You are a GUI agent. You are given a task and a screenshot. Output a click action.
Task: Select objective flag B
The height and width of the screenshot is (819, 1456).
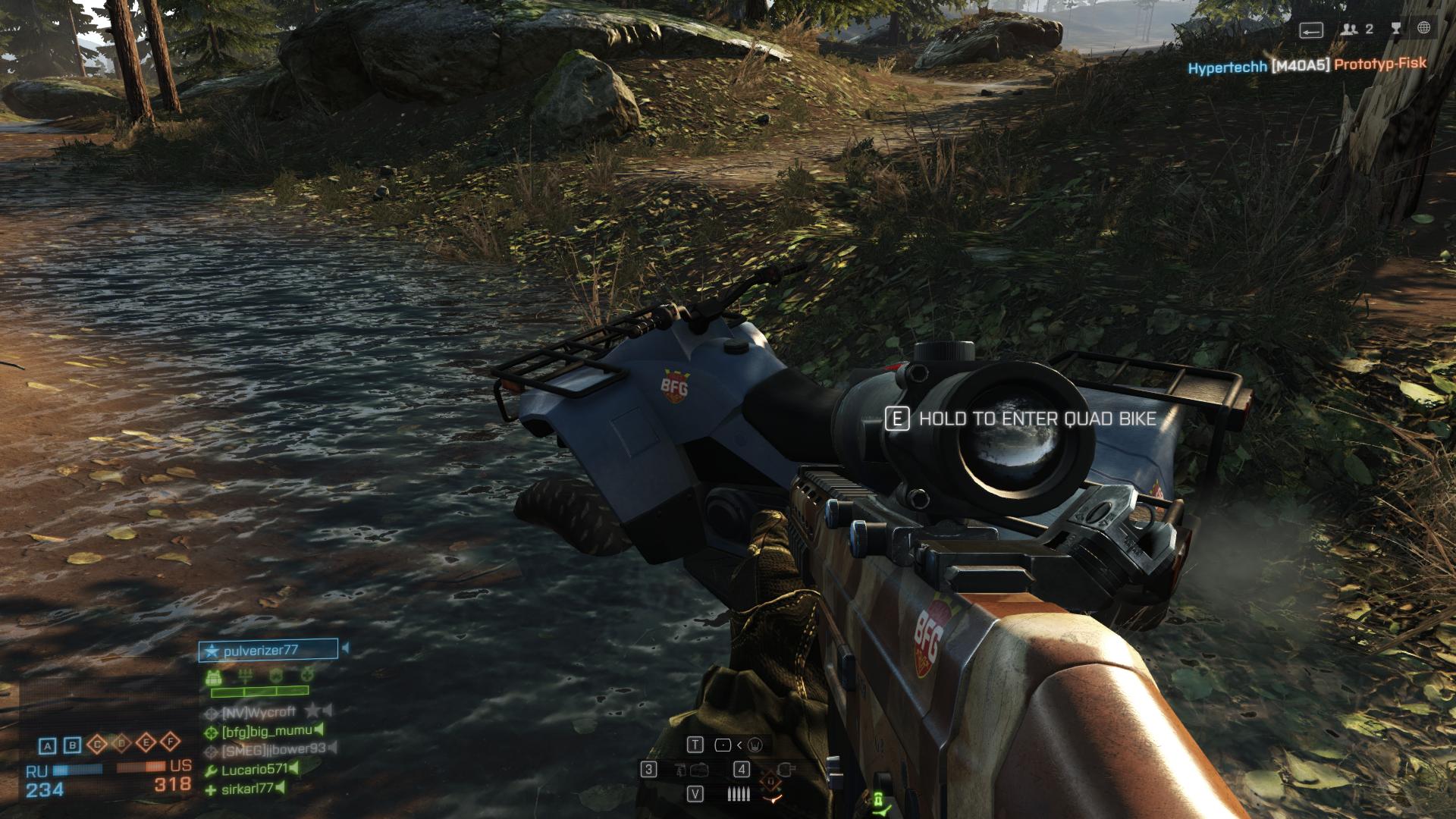tap(73, 745)
